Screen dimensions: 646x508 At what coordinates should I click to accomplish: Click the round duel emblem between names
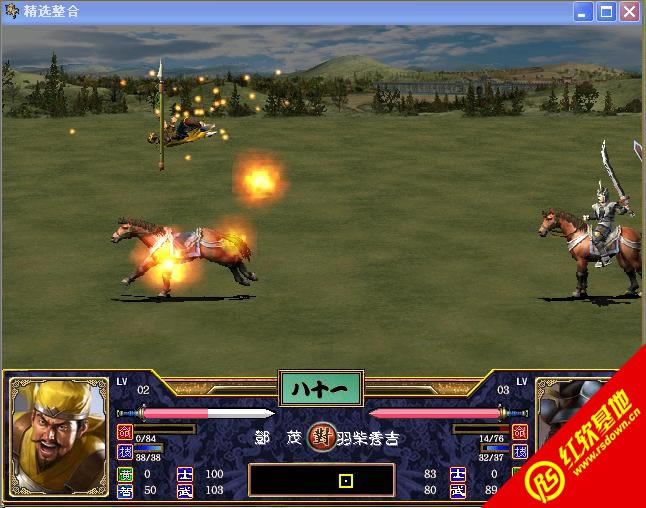321,435
